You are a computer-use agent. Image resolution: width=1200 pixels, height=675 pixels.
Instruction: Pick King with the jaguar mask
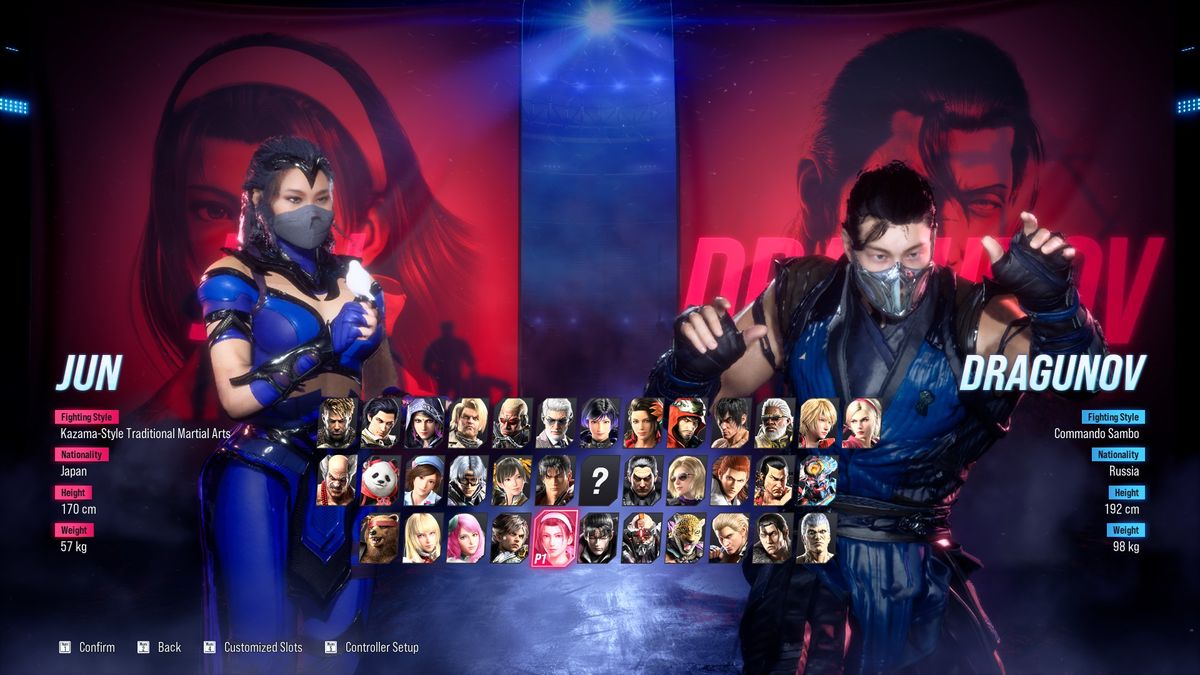pyautogui.click(x=685, y=538)
